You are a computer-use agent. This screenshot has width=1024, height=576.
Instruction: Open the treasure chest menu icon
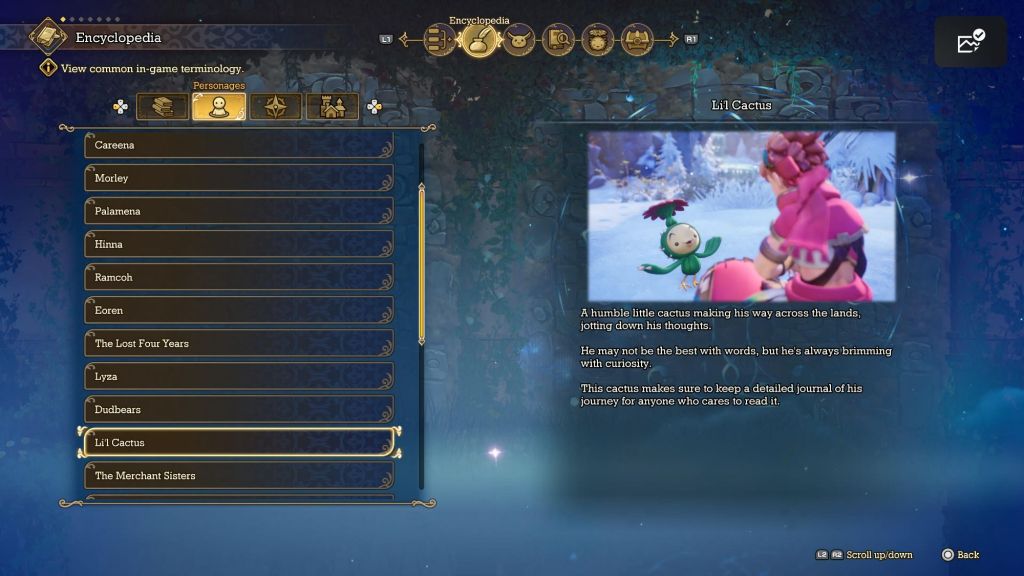(637, 40)
